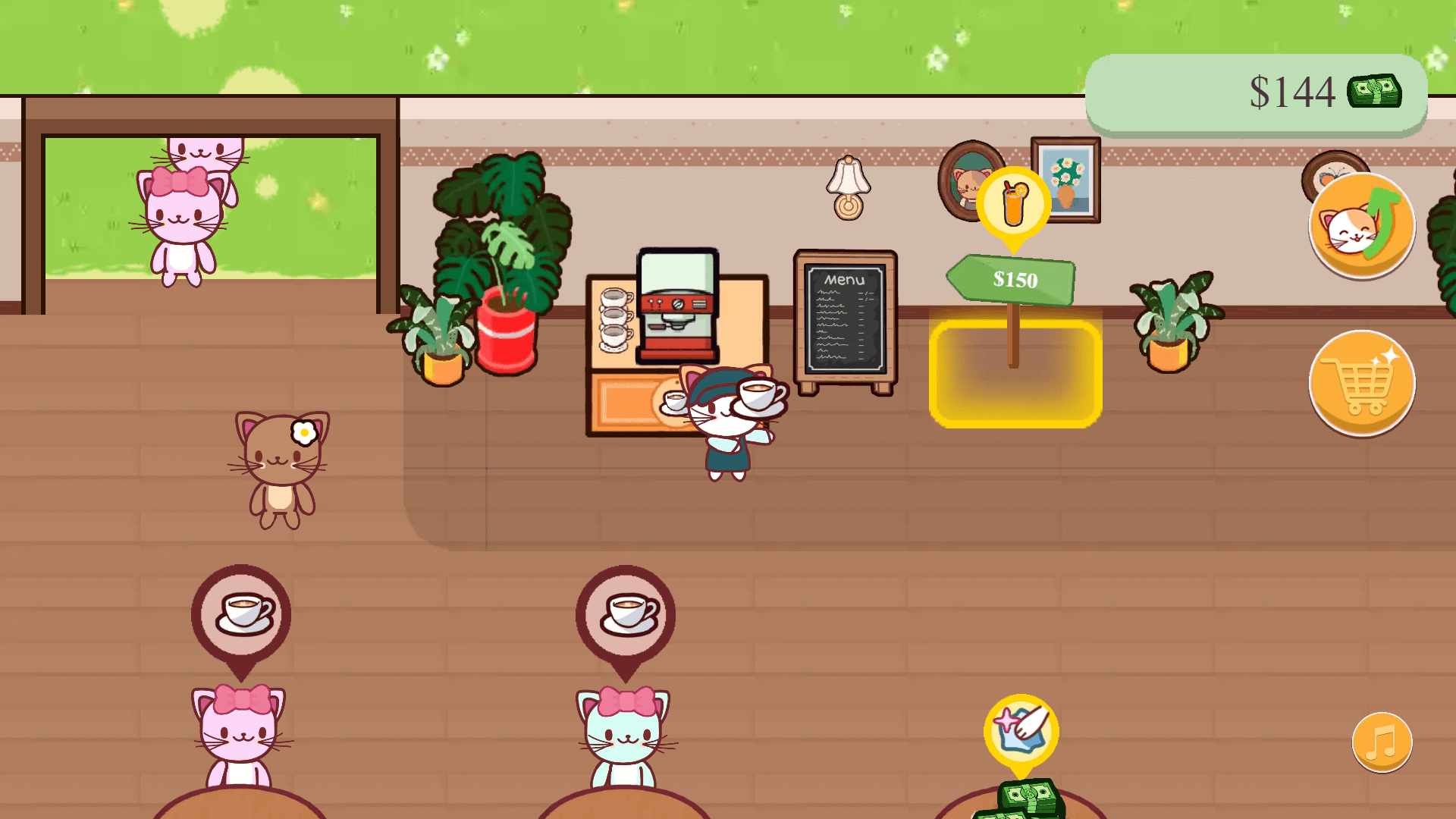
Task: Open the shopping cart store menu
Action: [1361, 384]
